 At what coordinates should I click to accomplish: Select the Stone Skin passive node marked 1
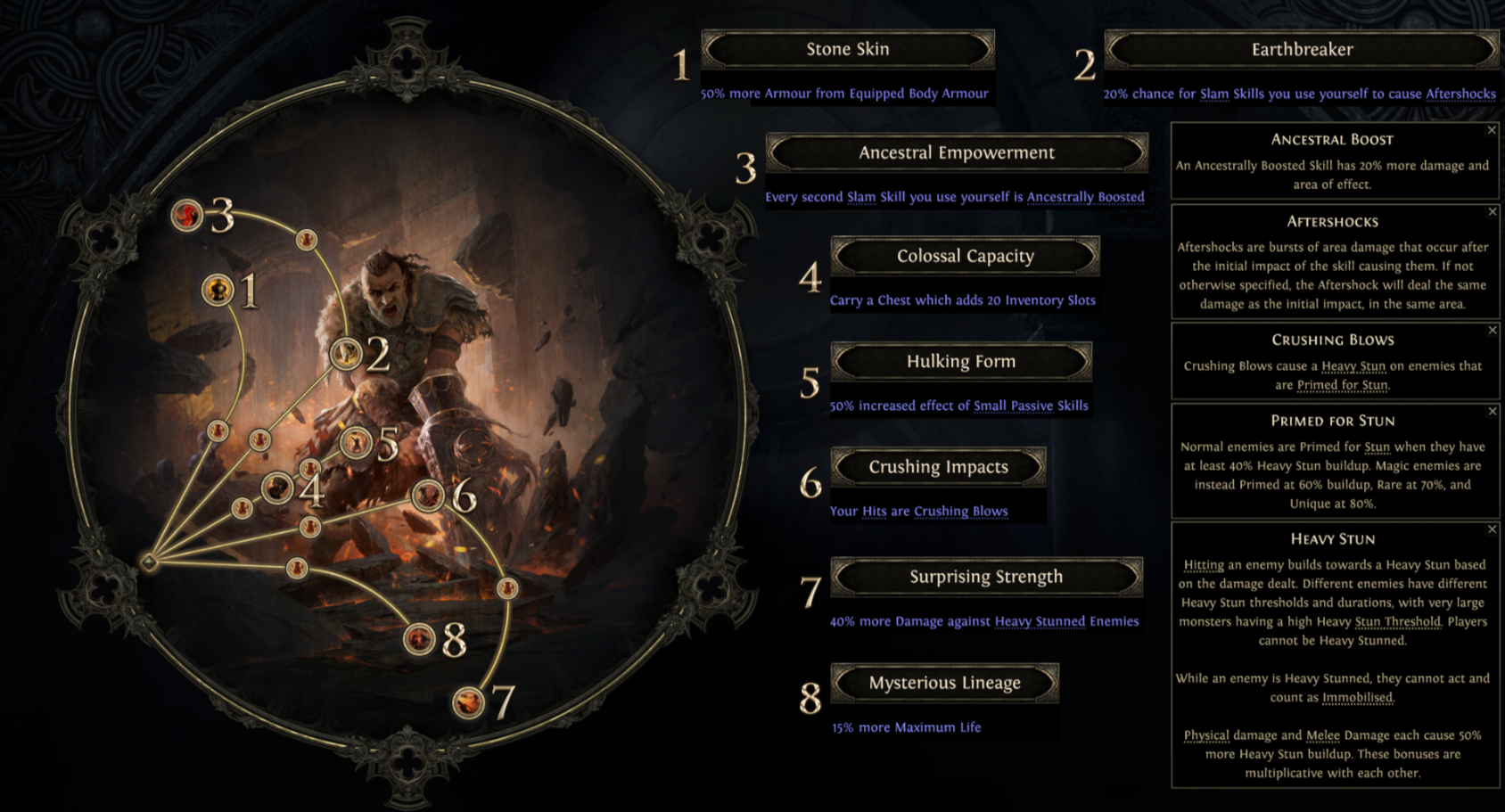tap(217, 290)
